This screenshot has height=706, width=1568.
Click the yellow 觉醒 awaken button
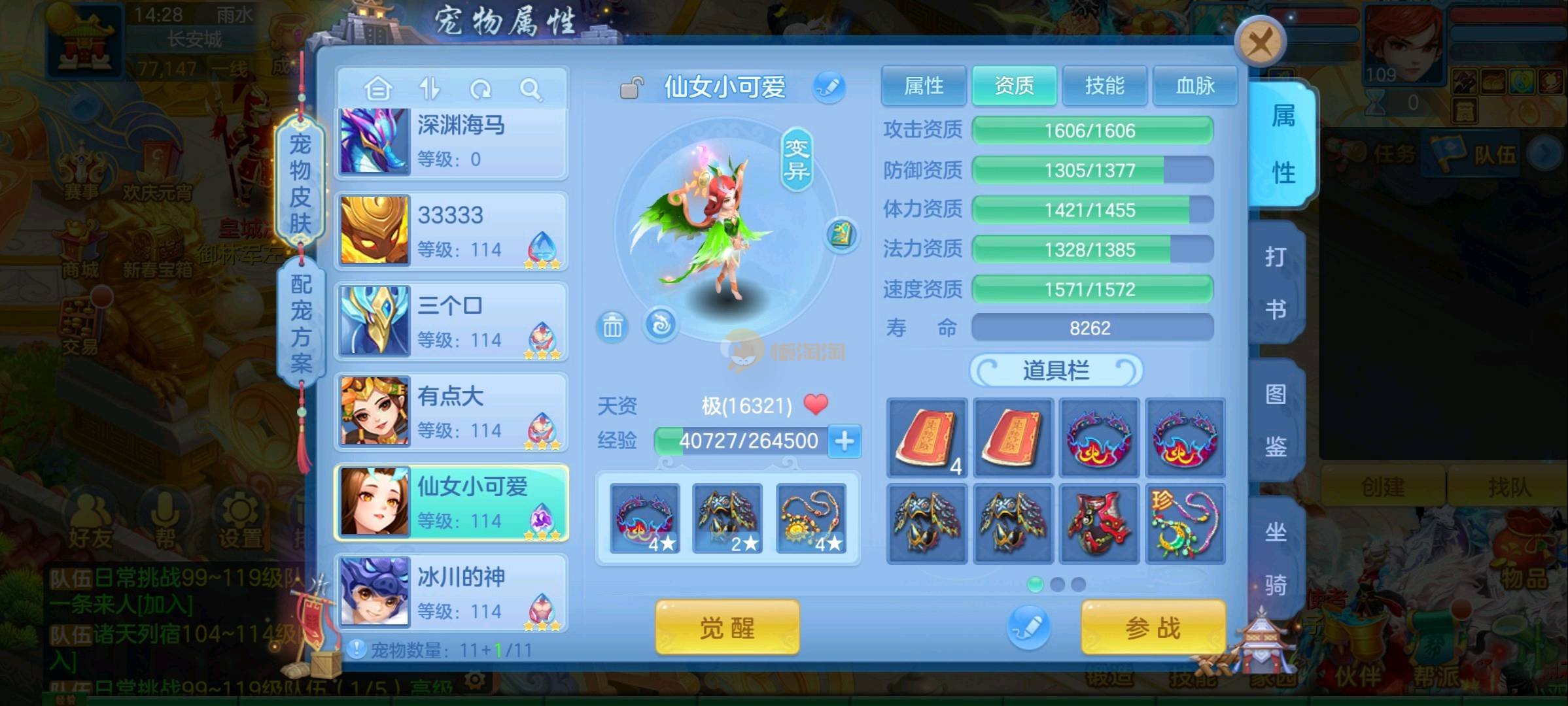click(727, 628)
